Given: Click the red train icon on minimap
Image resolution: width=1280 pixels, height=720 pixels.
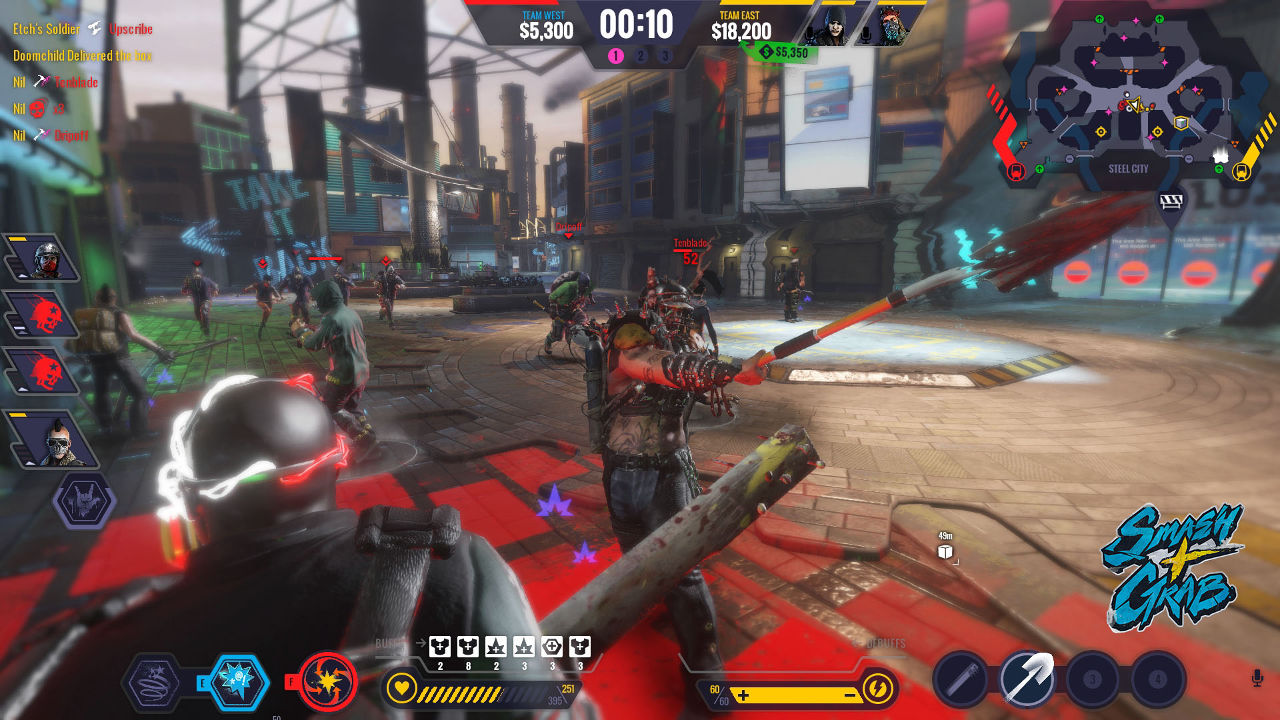Looking at the screenshot, I should tap(1016, 171).
